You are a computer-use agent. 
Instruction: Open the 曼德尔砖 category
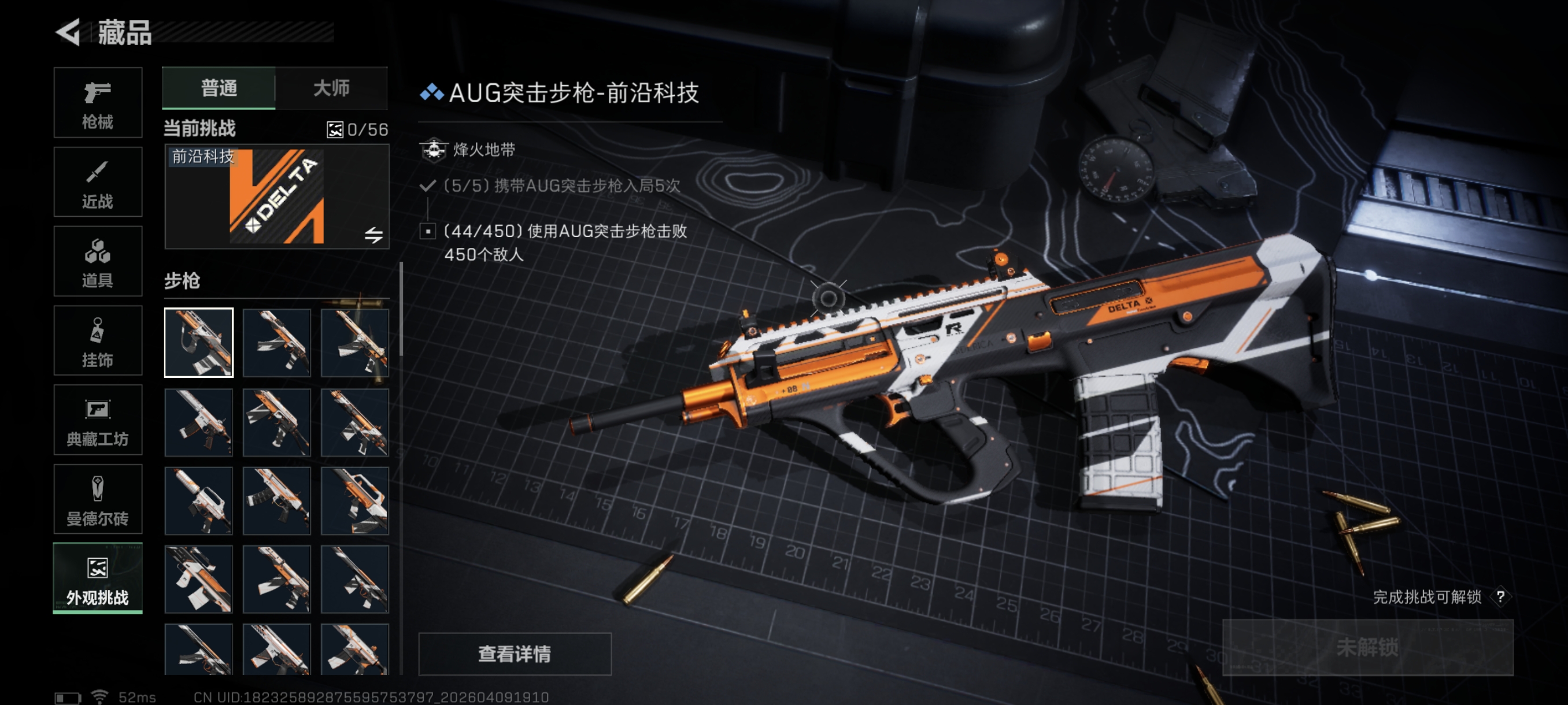[x=97, y=499]
